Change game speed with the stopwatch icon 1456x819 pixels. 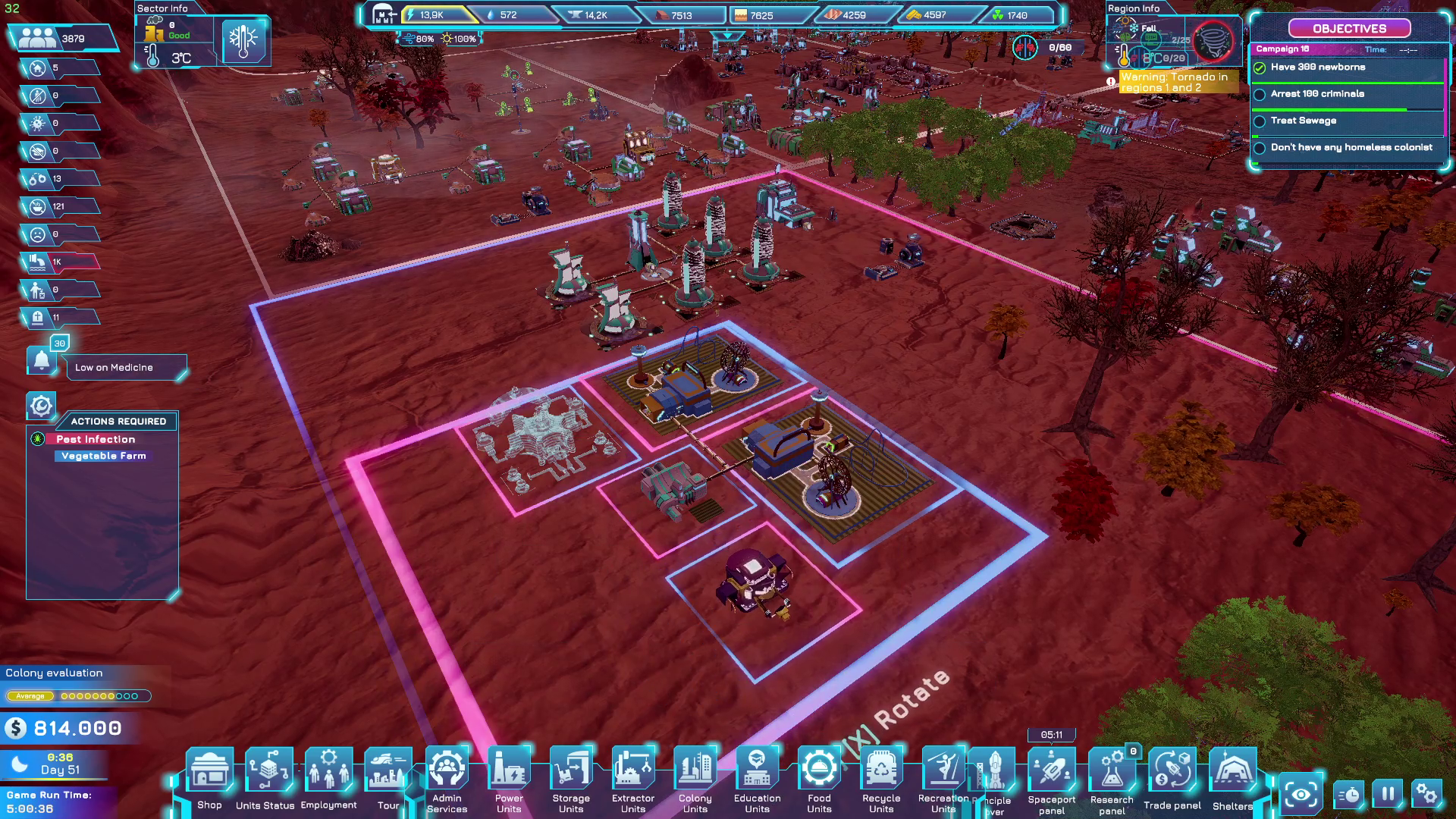[x=1348, y=795]
